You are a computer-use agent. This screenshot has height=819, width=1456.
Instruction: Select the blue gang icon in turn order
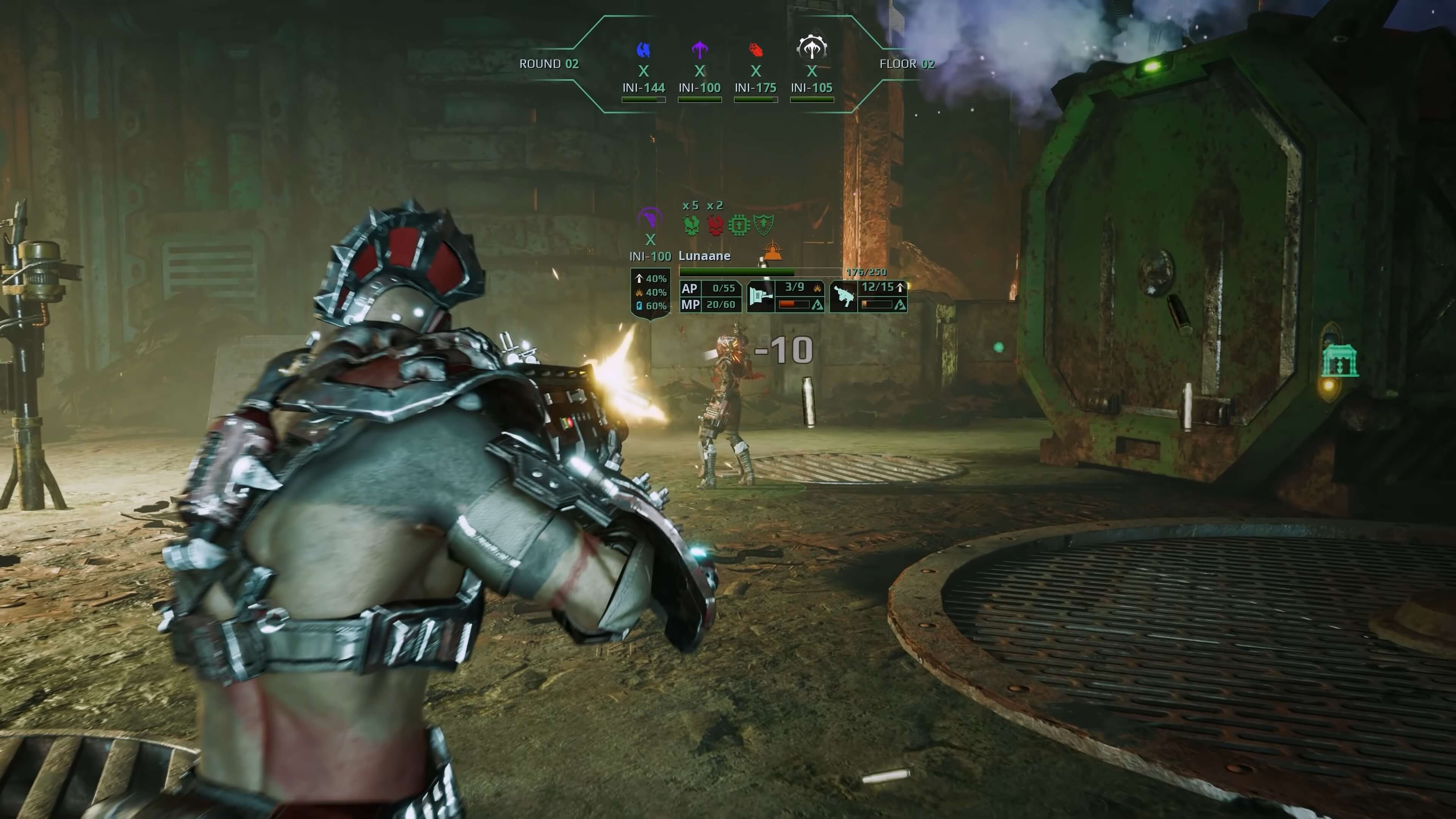(x=643, y=50)
